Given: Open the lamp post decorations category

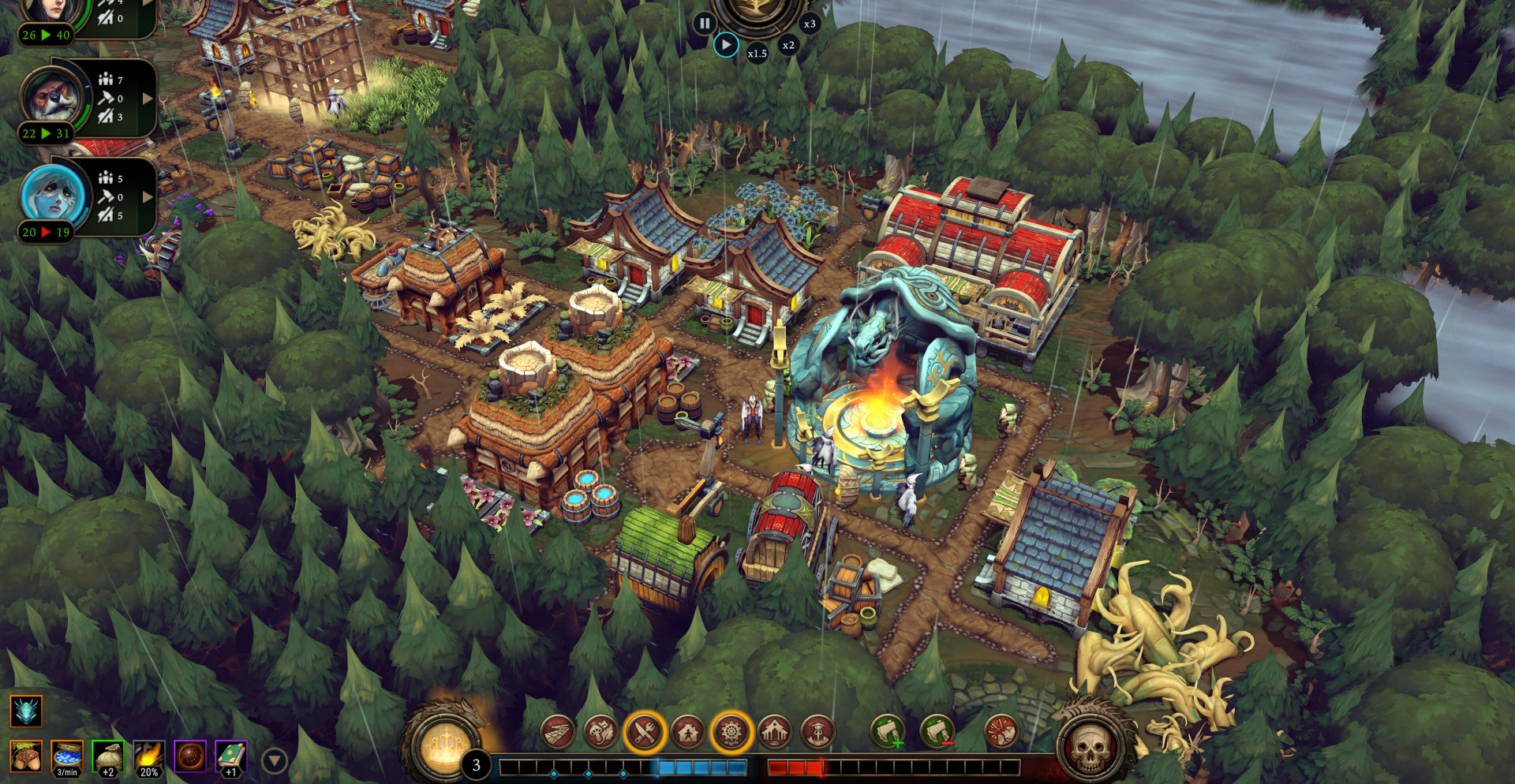Looking at the screenshot, I should (x=817, y=732).
